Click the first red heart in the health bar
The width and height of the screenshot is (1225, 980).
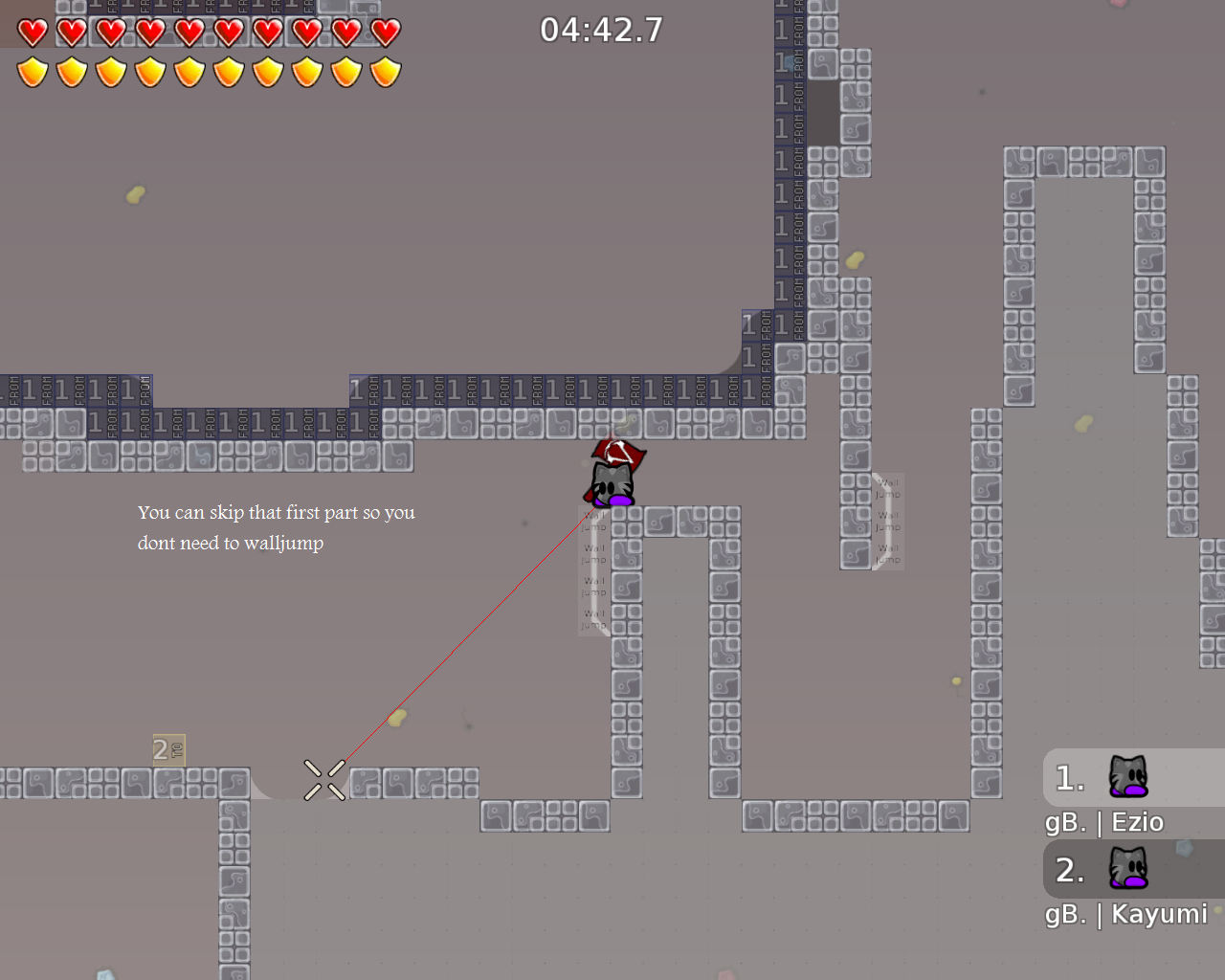32,31
